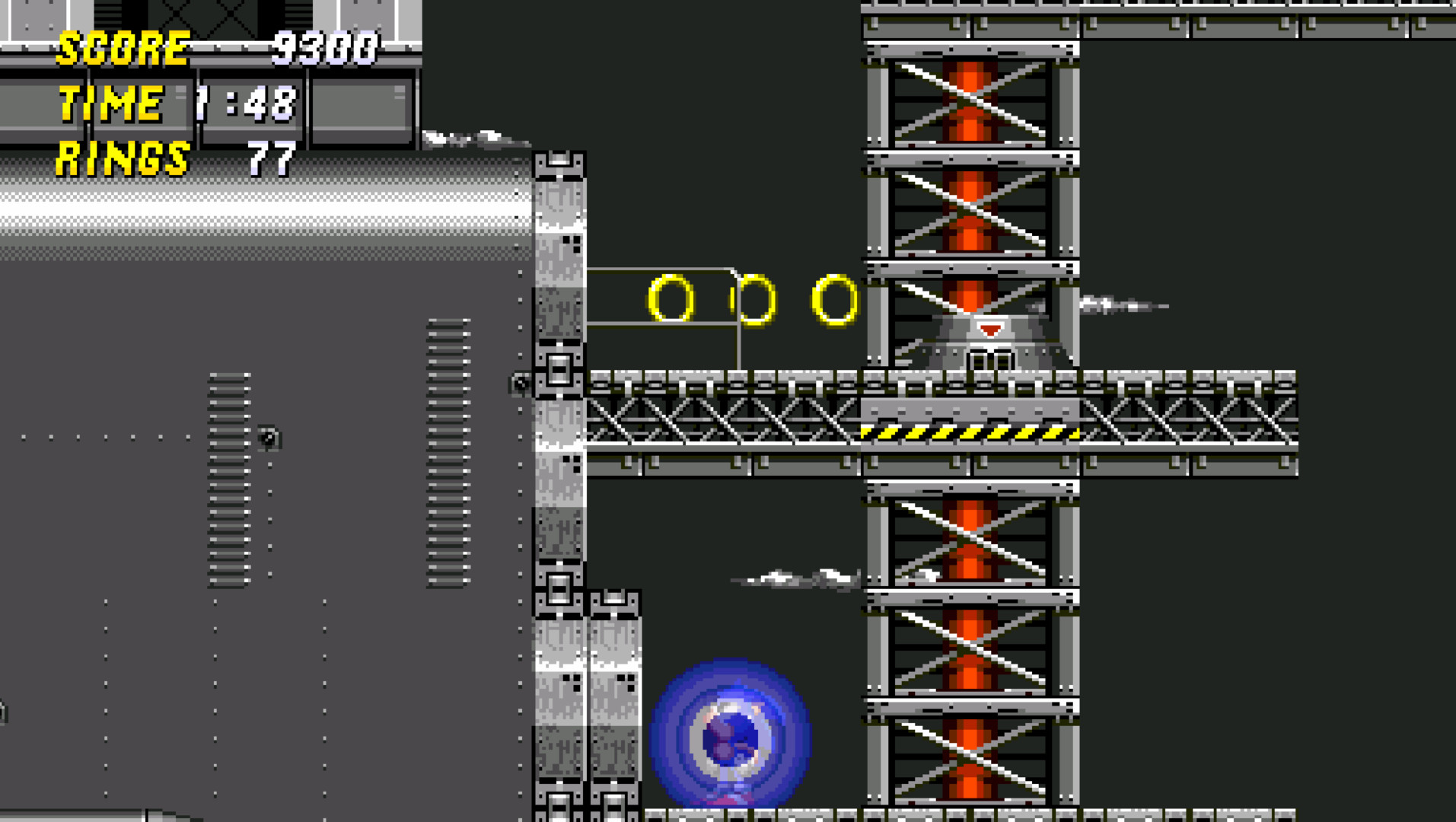Click the red warning triangle on the turret

point(989,327)
